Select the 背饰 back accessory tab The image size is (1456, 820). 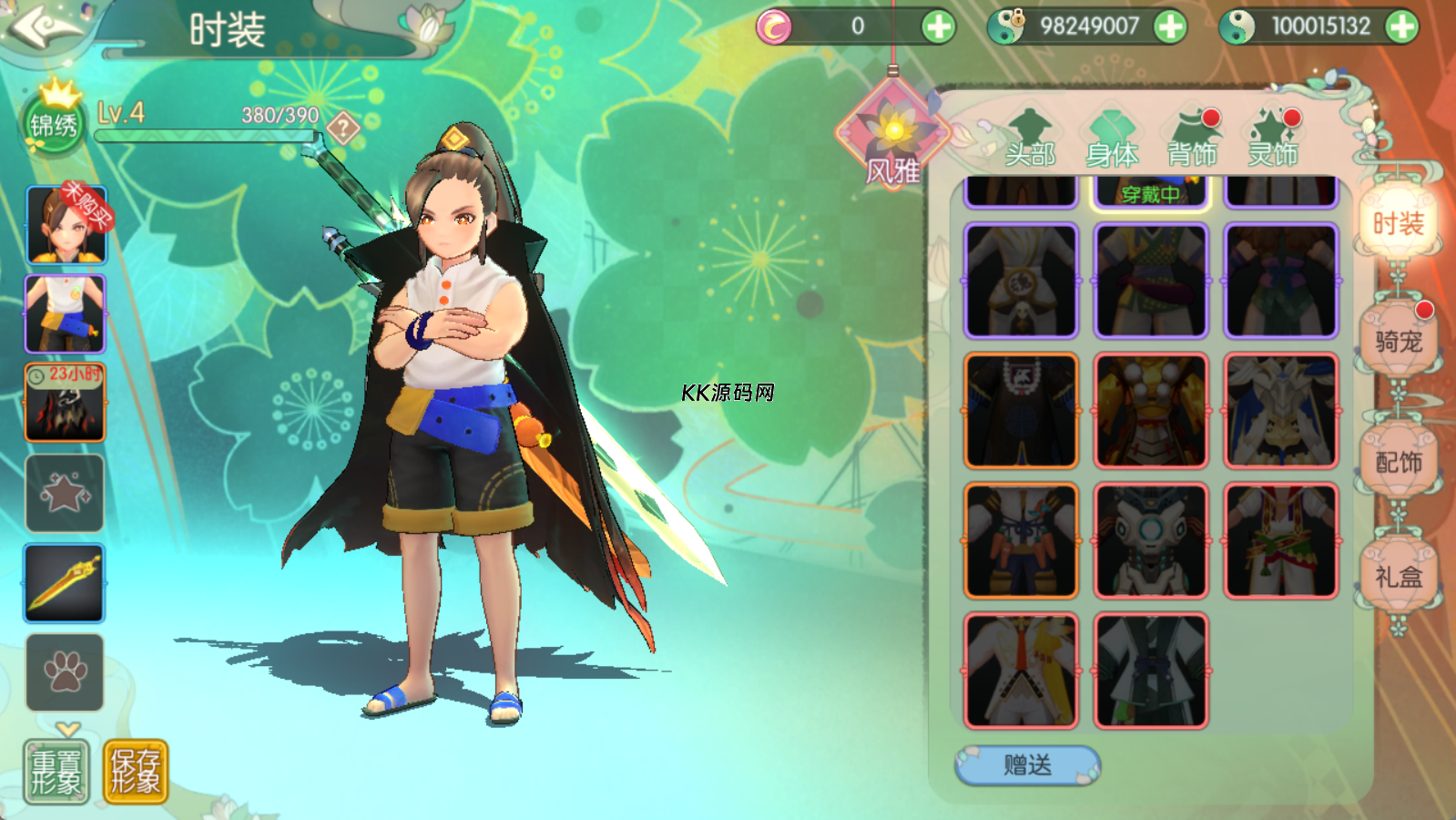pos(1193,141)
